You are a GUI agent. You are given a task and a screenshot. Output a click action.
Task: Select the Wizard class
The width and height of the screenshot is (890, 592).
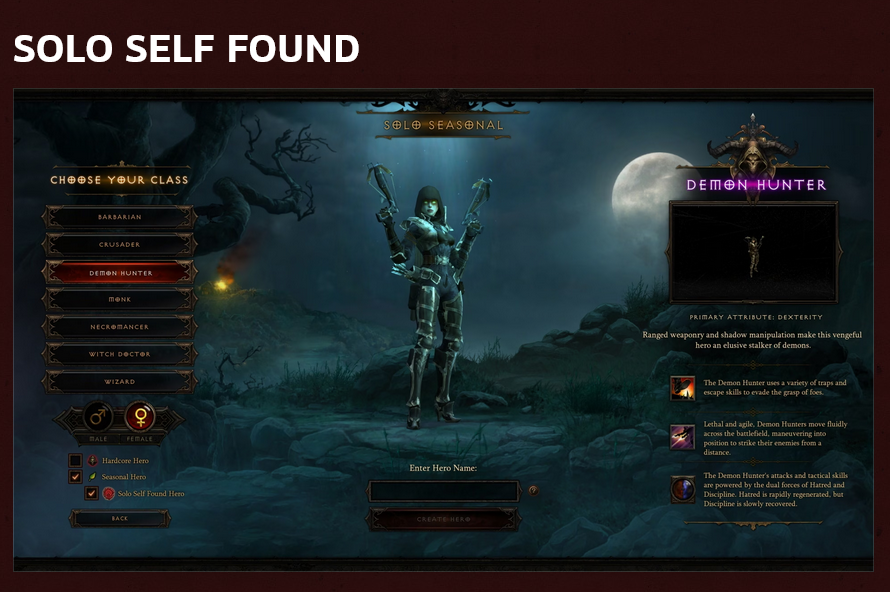120,381
